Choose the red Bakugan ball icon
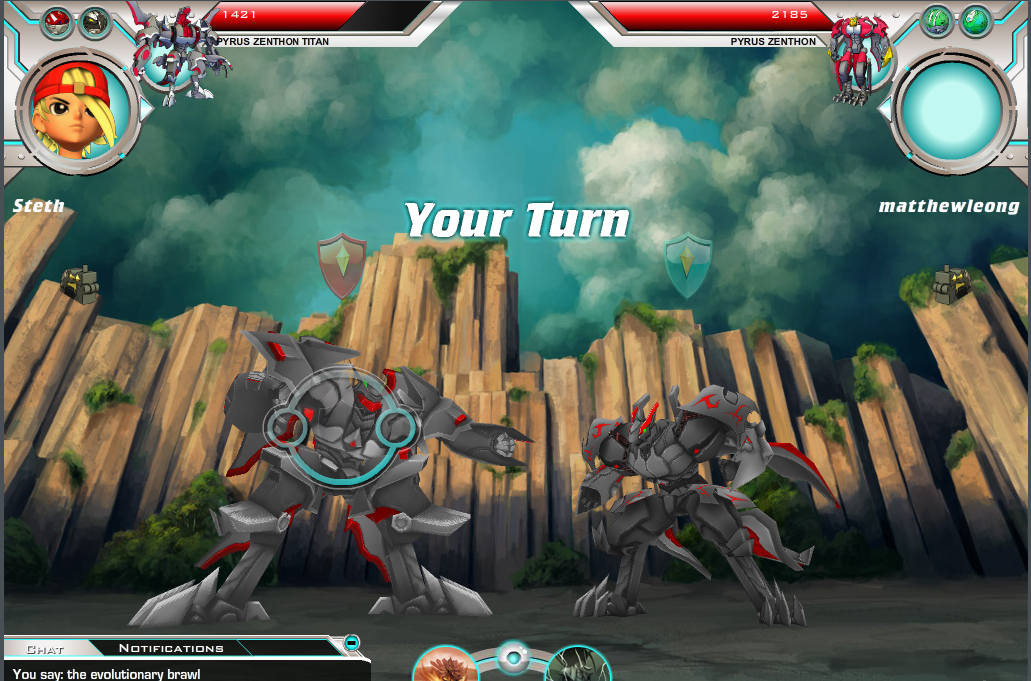 point(56,22)
